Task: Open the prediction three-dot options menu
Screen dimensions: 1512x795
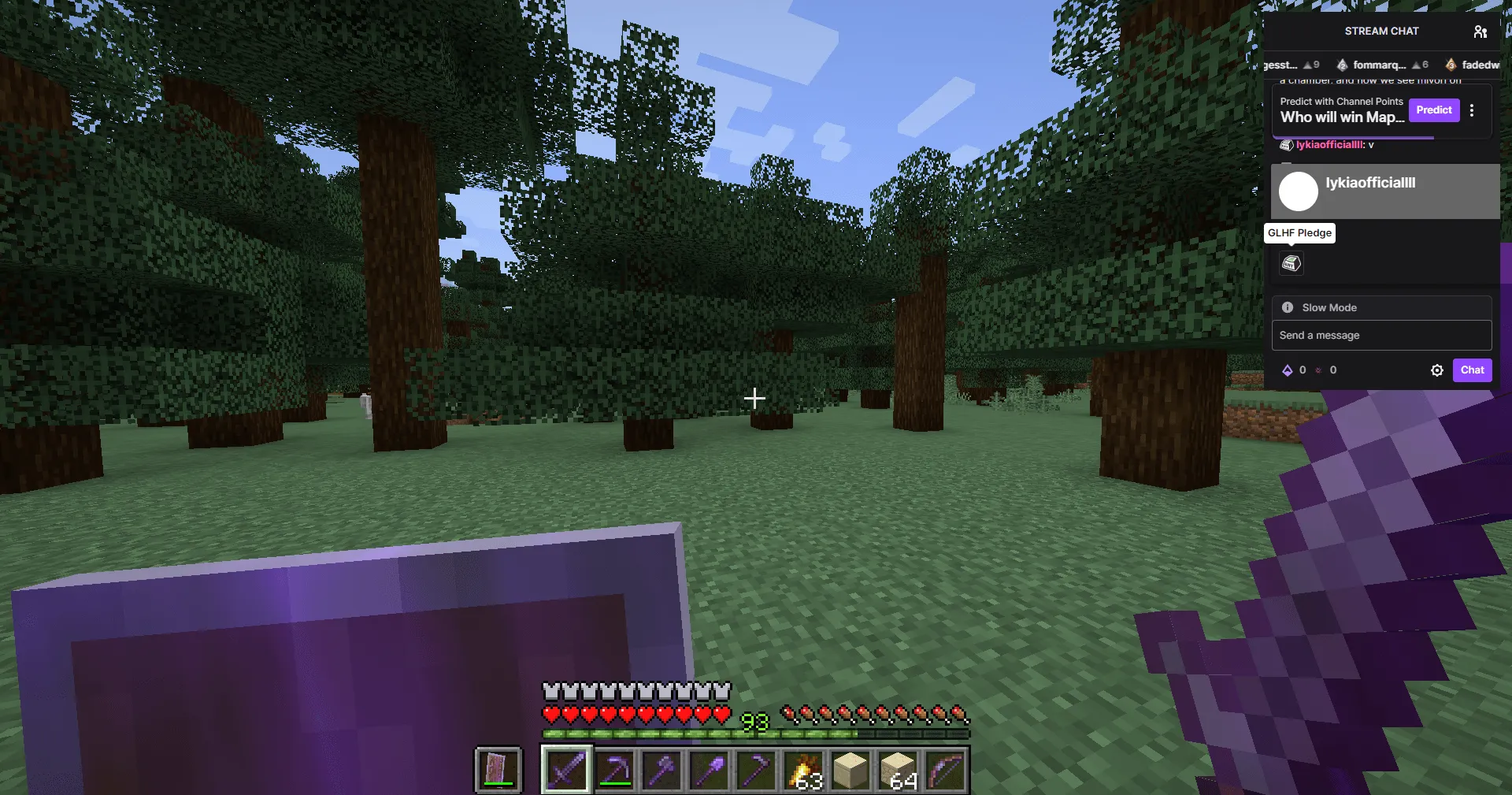Action: coord(1472,110)
